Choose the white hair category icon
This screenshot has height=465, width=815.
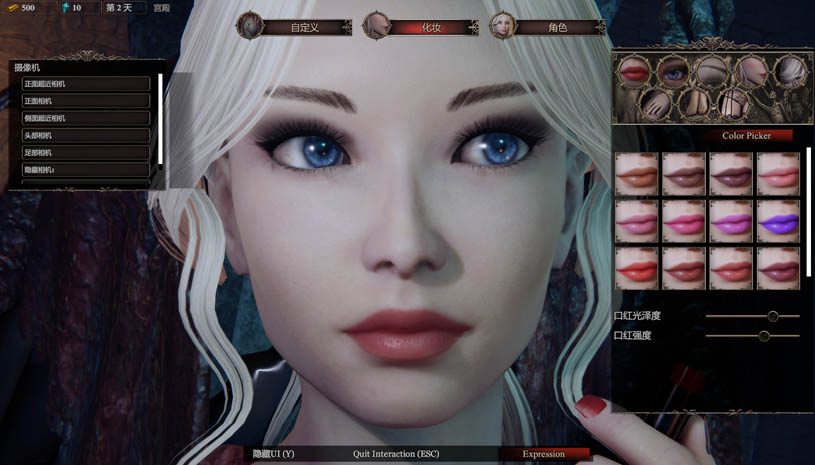coord(790,71)
